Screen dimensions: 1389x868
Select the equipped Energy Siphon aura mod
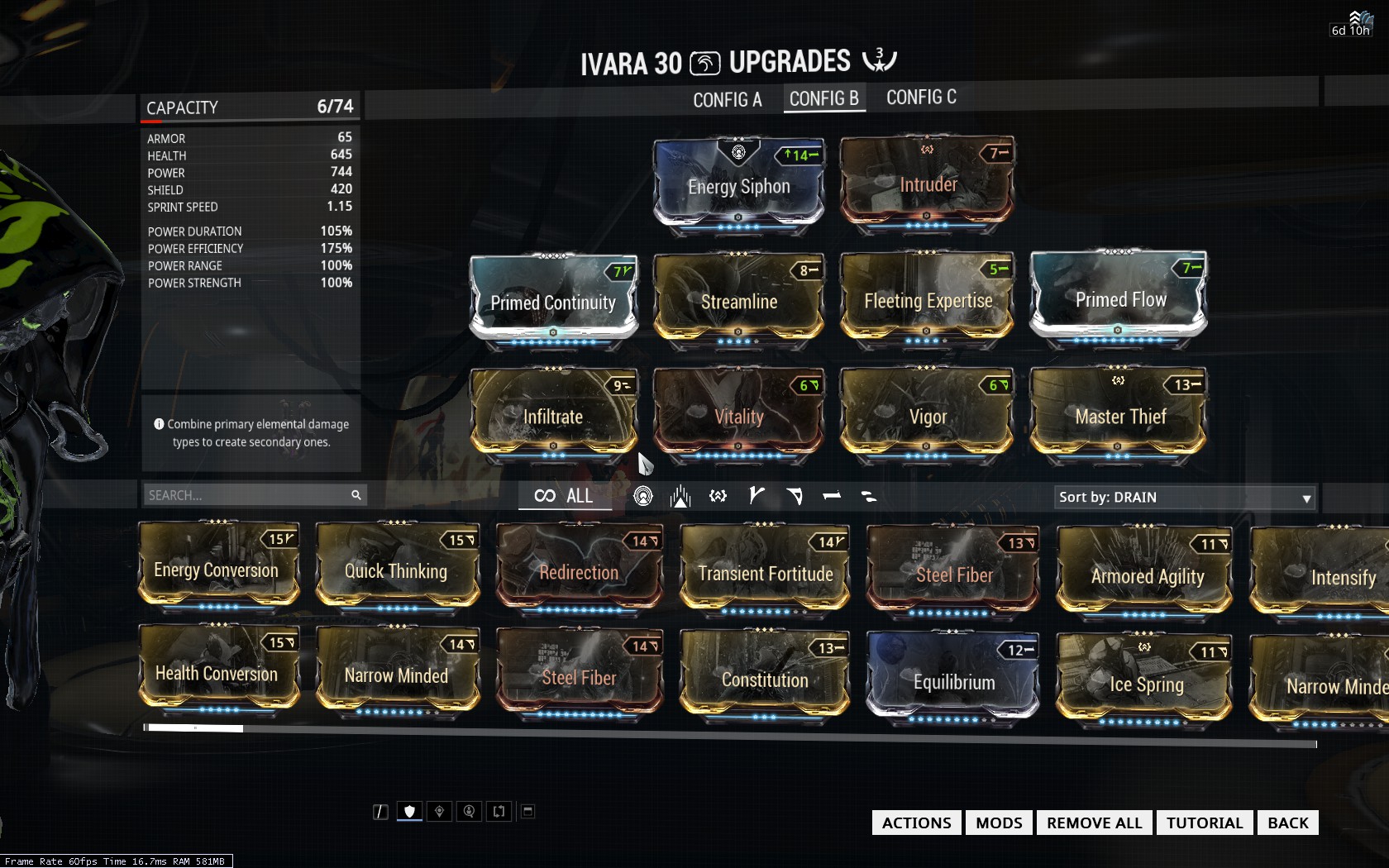(738, 185)
